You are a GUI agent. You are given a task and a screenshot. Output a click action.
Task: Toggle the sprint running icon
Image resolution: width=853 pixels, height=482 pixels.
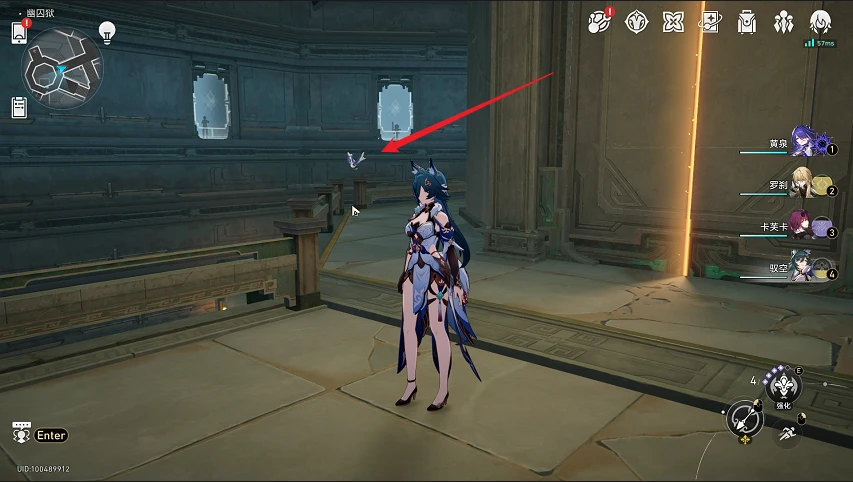[x=787, y=436]
